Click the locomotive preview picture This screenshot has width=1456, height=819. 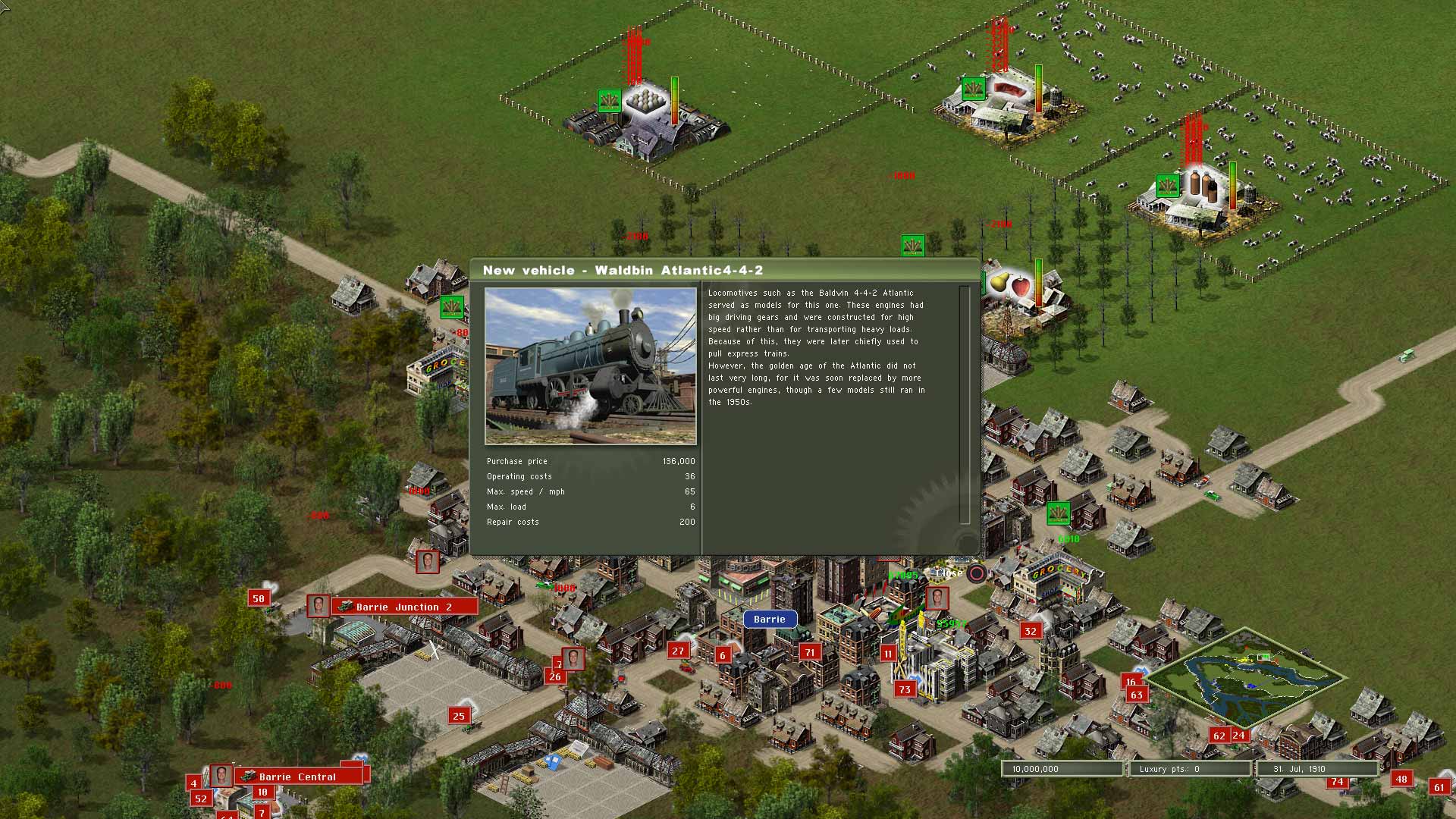click(591, 364)
